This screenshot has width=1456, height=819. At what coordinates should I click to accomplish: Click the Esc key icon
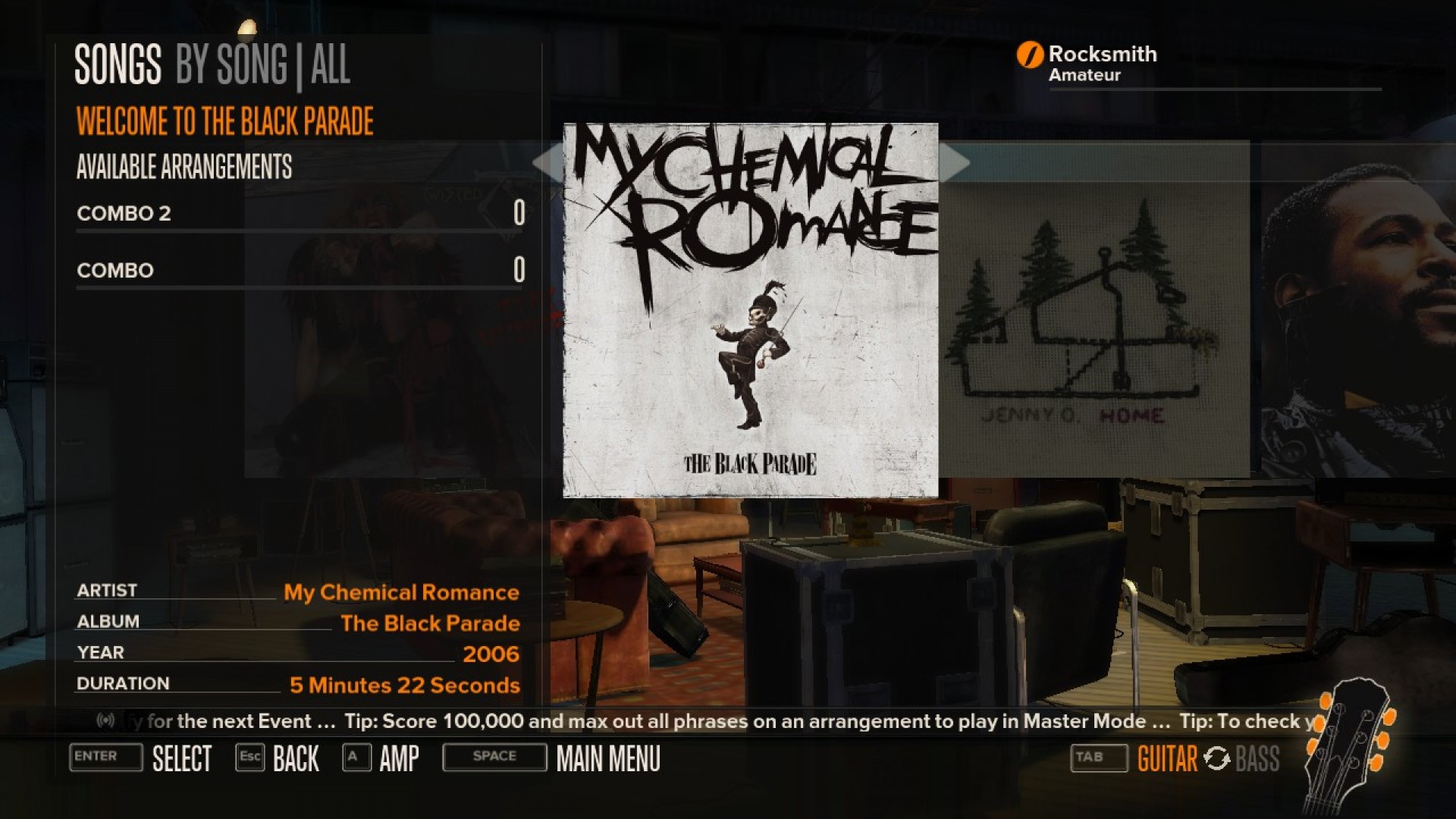point(250,758)
